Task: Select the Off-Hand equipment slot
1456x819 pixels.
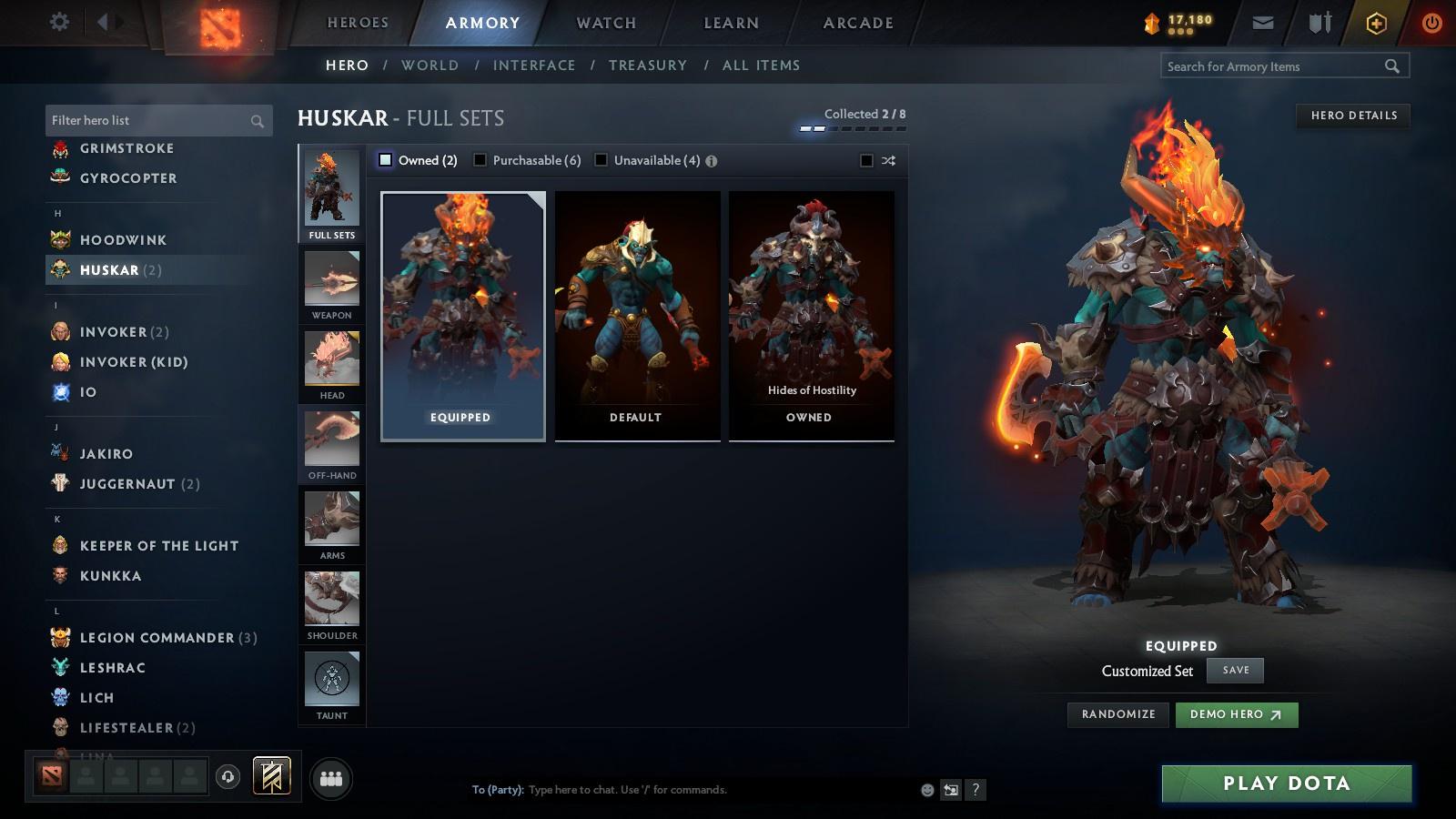Action: tap(330, 442)
